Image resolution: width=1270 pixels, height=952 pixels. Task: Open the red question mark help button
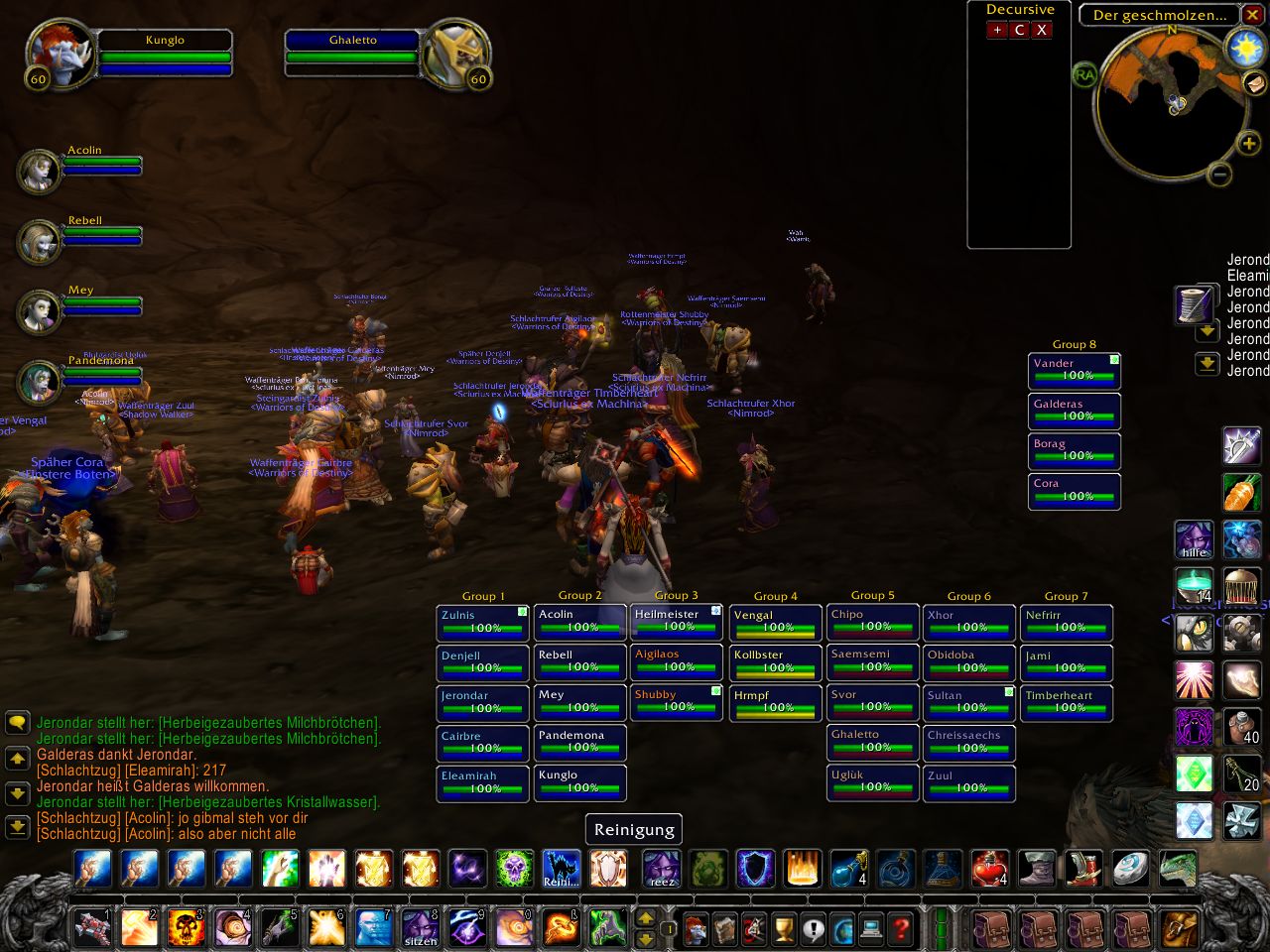click(x=902, y=929)
